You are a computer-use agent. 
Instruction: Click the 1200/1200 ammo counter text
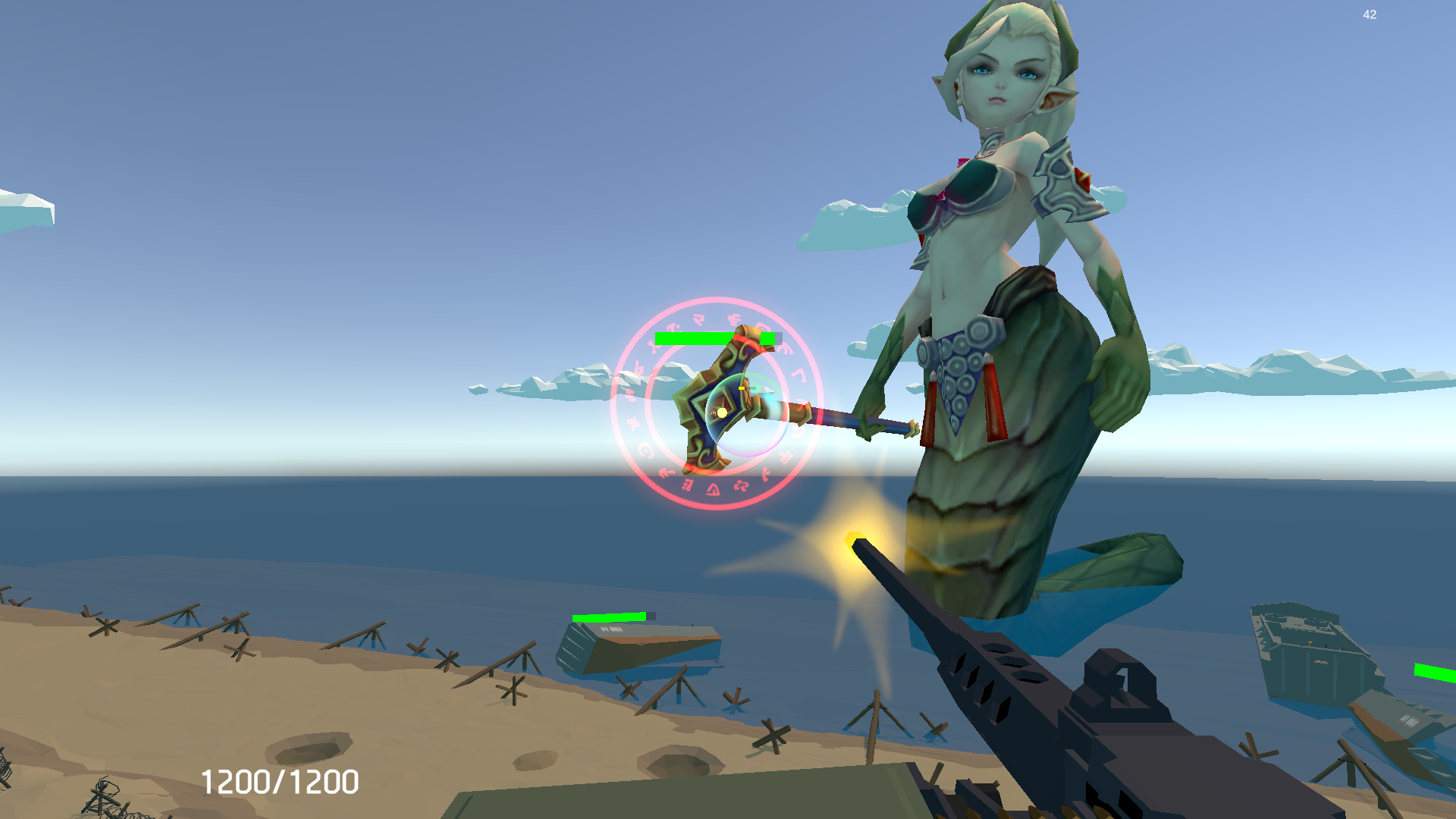pos(281,780)
